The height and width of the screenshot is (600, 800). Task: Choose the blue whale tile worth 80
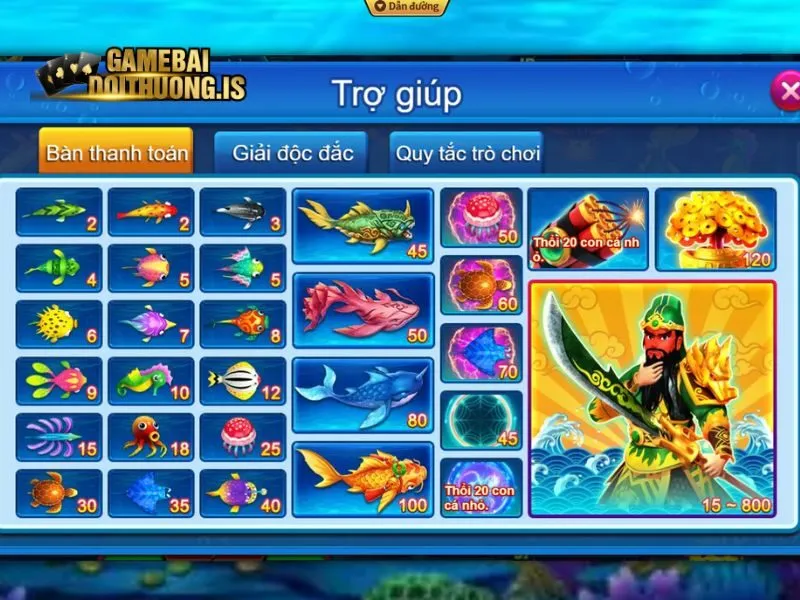pos(363,394)
